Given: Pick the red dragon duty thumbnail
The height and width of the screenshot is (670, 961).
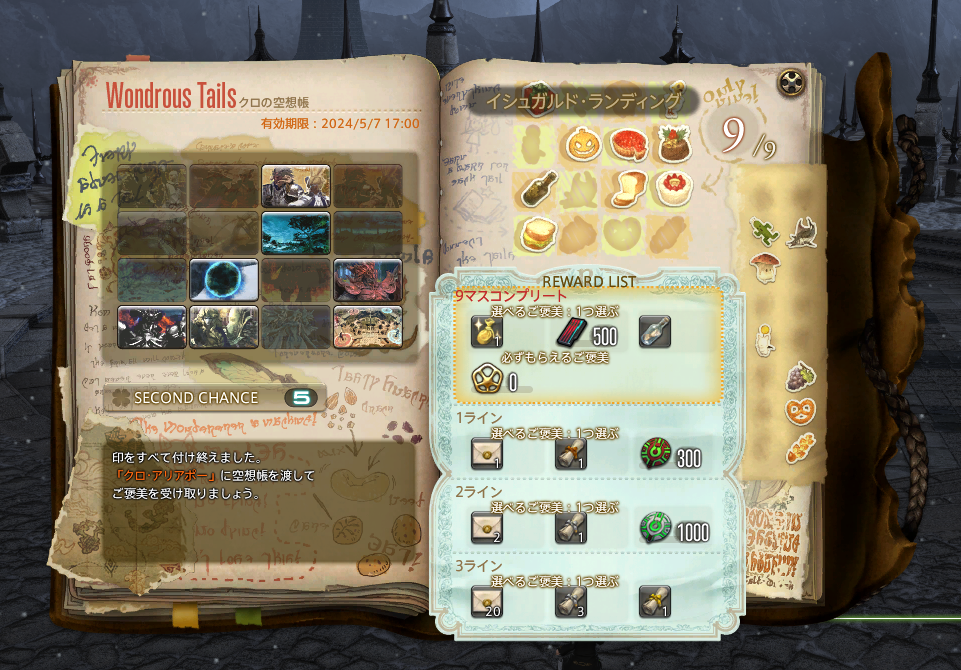Looking at the screenshot, I should click(368, 279).
